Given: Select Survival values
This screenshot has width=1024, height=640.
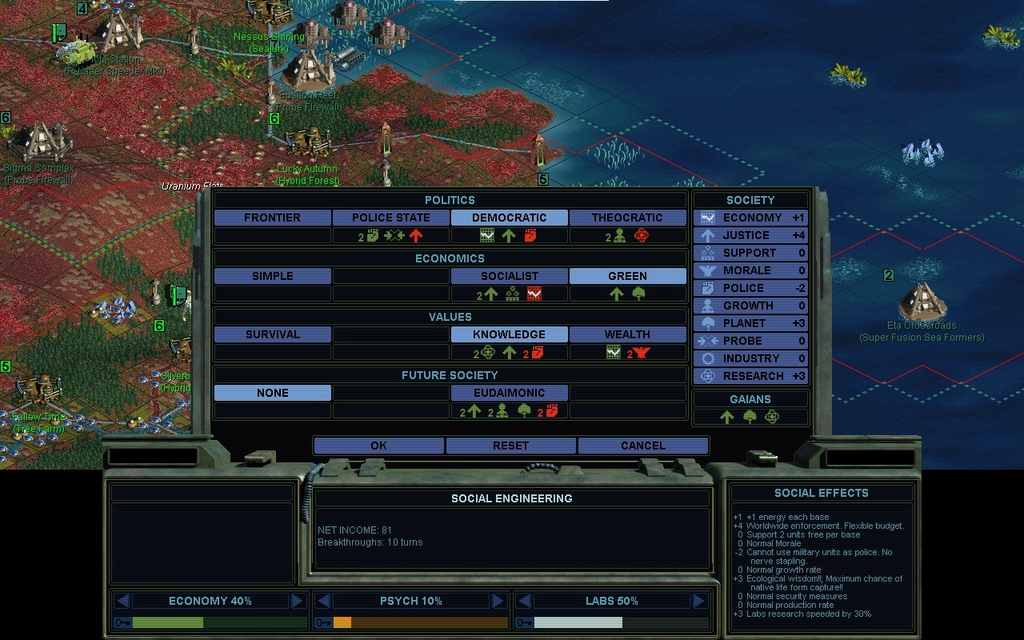Looking at the screenshot, I should pos(272,334).
